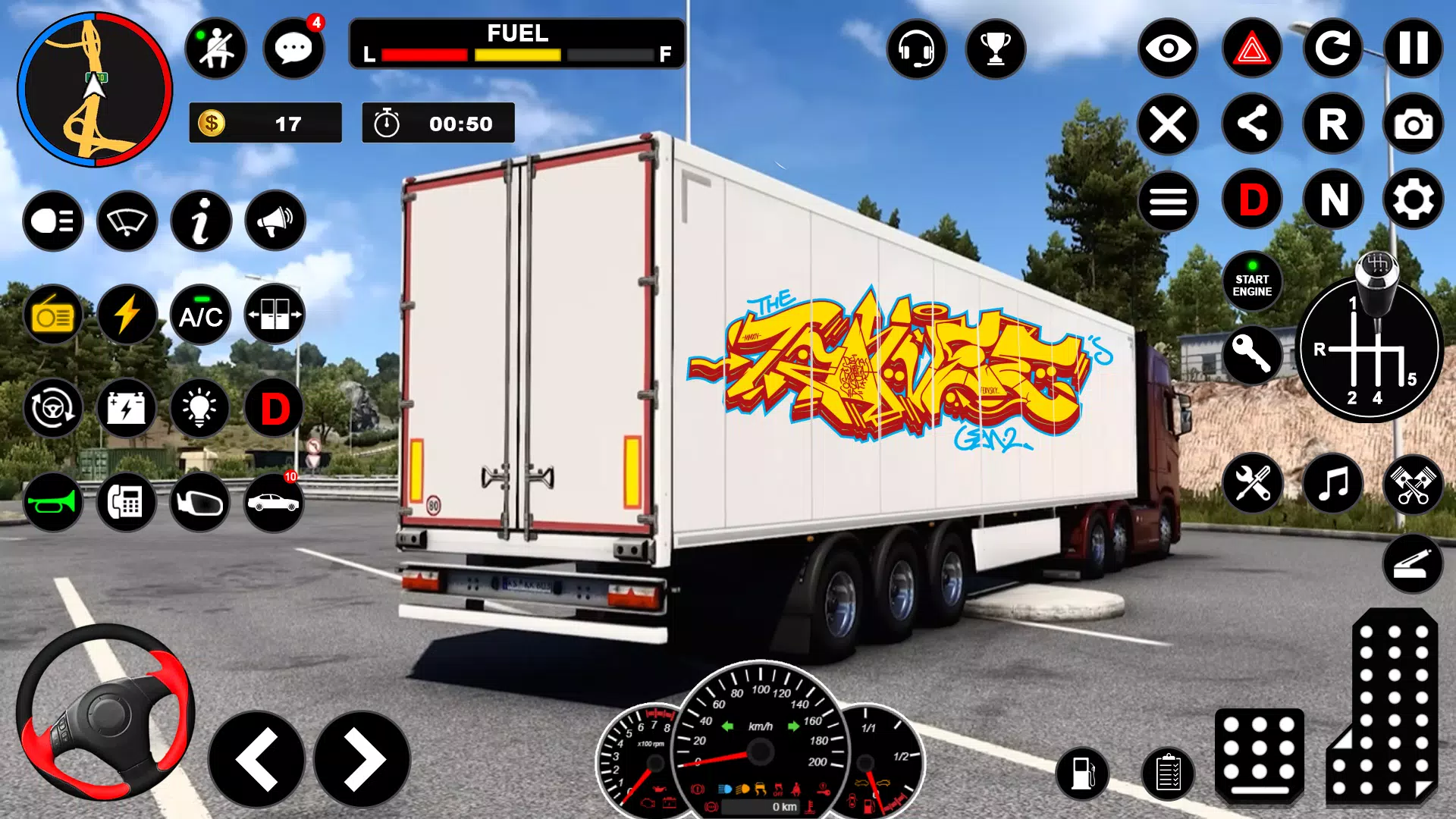Viewport: 1456px width, 819px height.
Task: Toggle the seatbelt on
Action: (216, 48)
